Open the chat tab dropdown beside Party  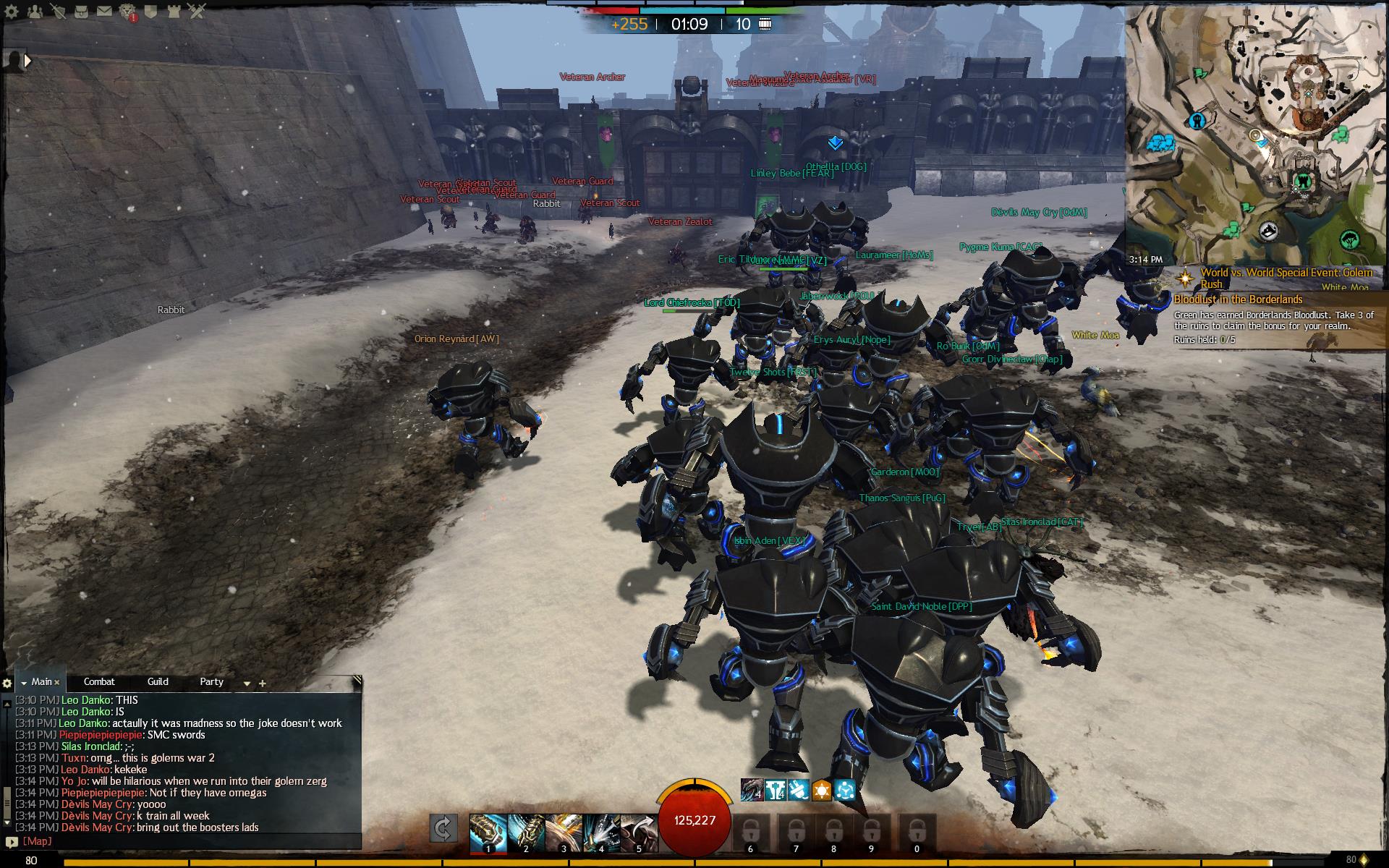tap(247, 684)
